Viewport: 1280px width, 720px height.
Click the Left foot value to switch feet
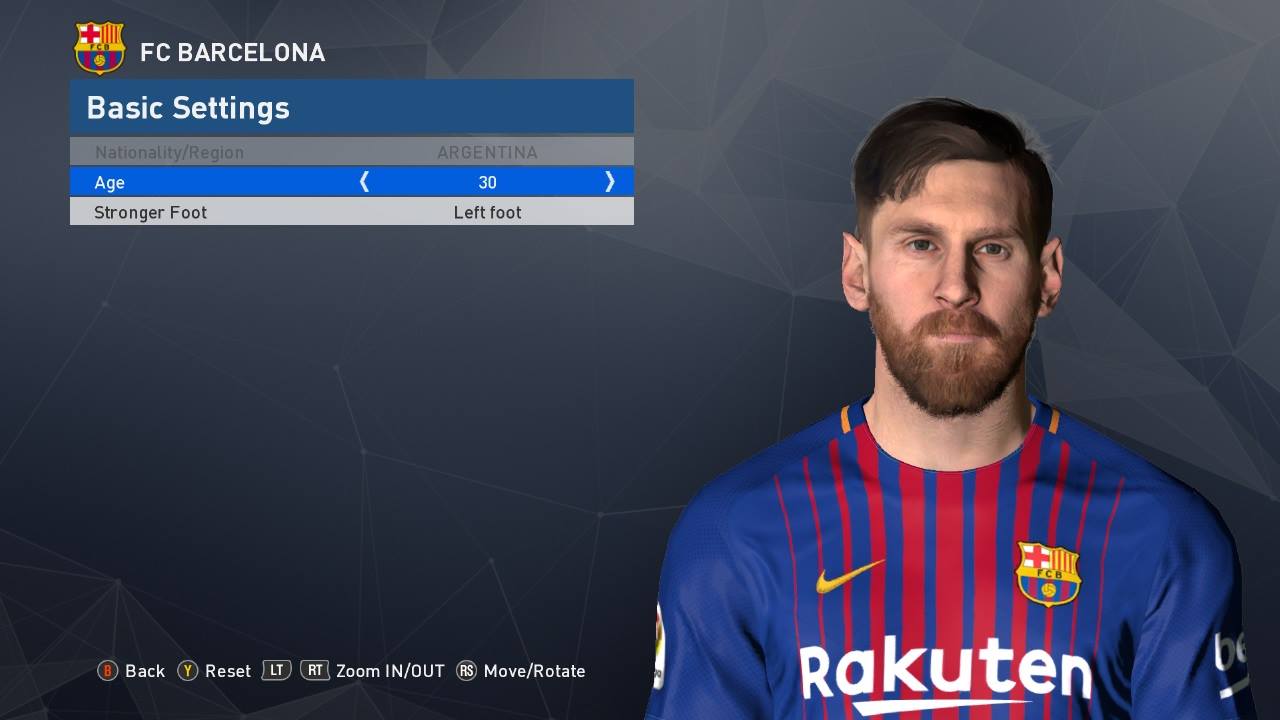coord(487,212)
